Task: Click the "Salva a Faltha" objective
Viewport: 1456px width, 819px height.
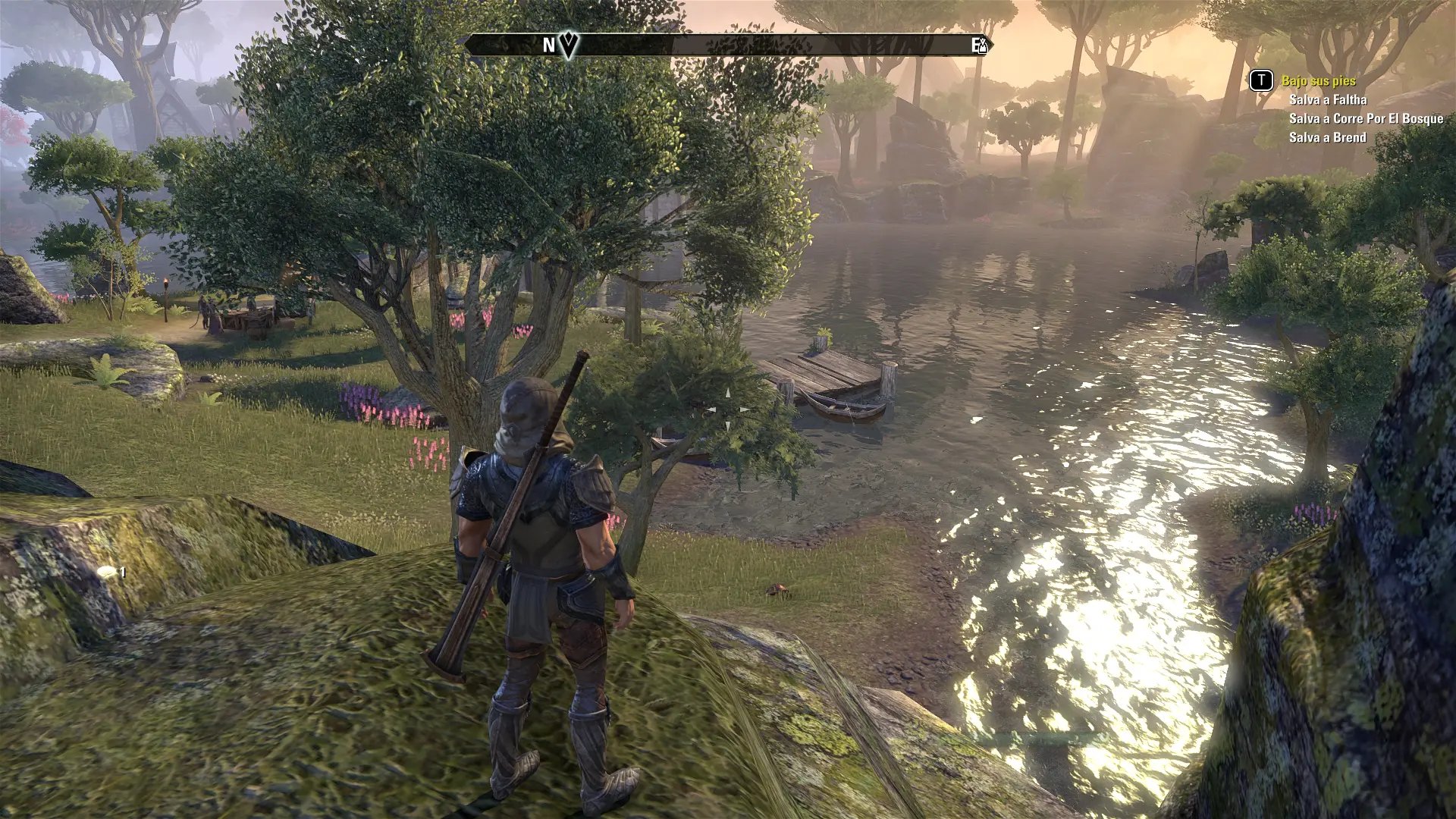Action: pos(1327,99)
